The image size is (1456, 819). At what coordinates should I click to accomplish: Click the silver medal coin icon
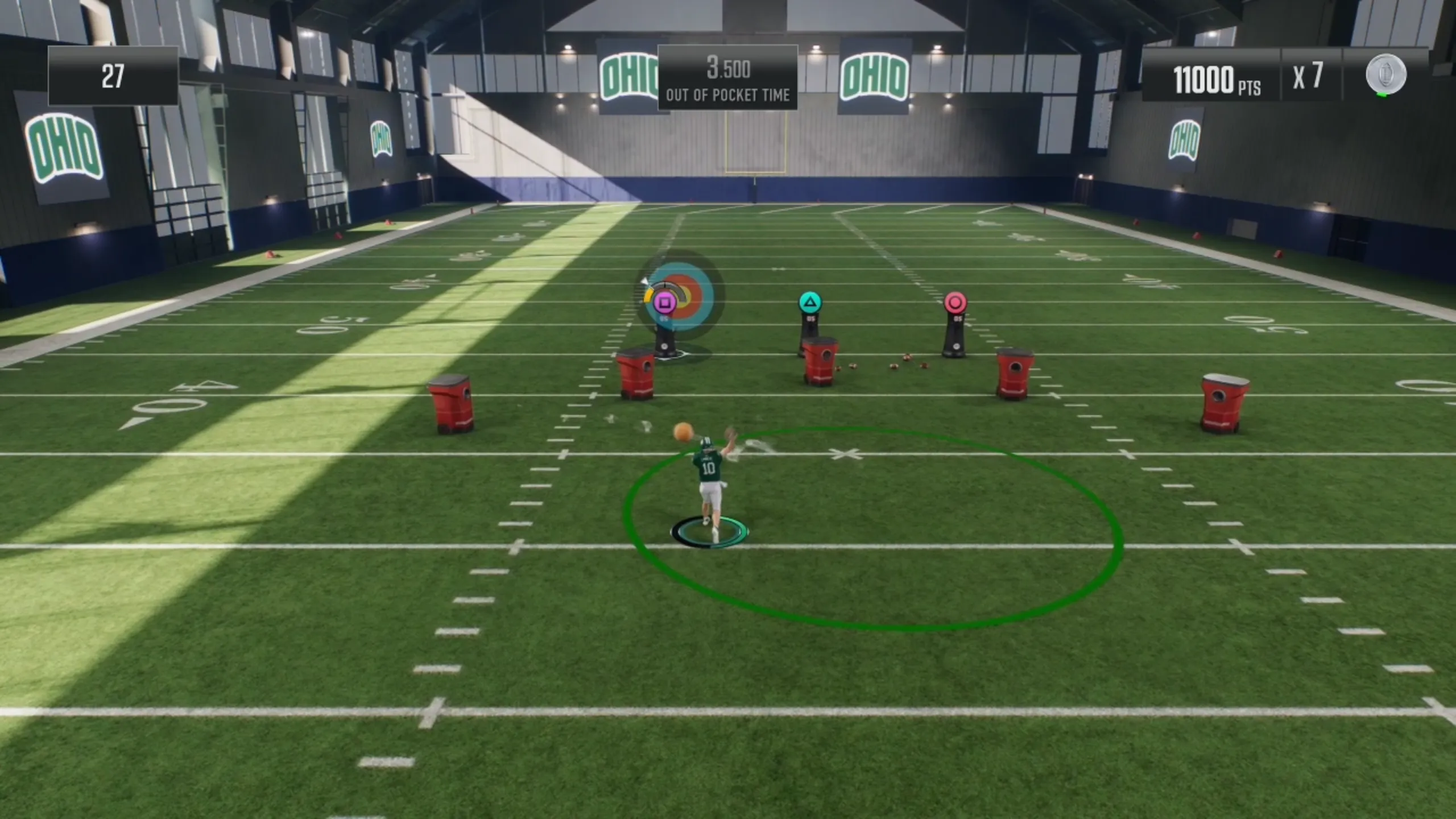point(1386,75)
